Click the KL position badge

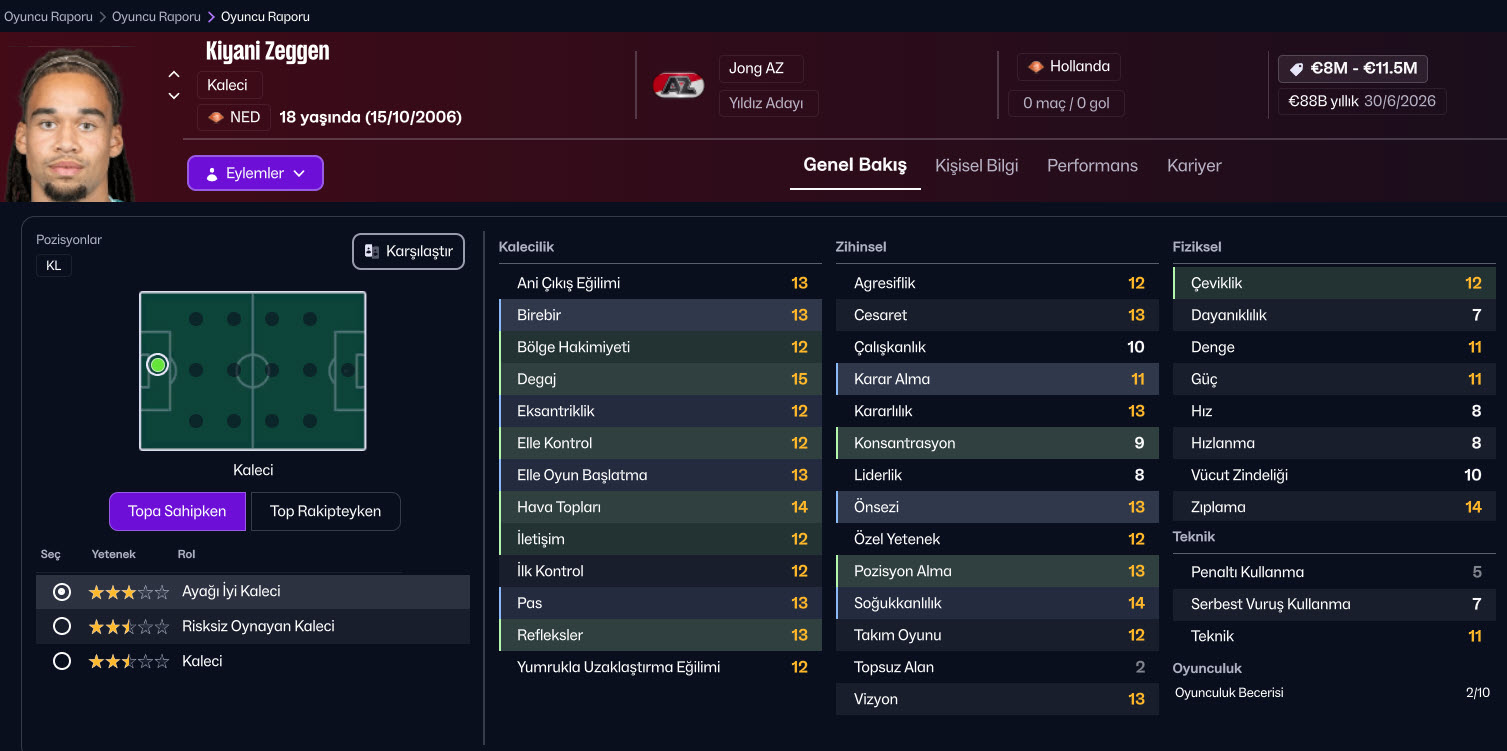(x=54, y=266)
